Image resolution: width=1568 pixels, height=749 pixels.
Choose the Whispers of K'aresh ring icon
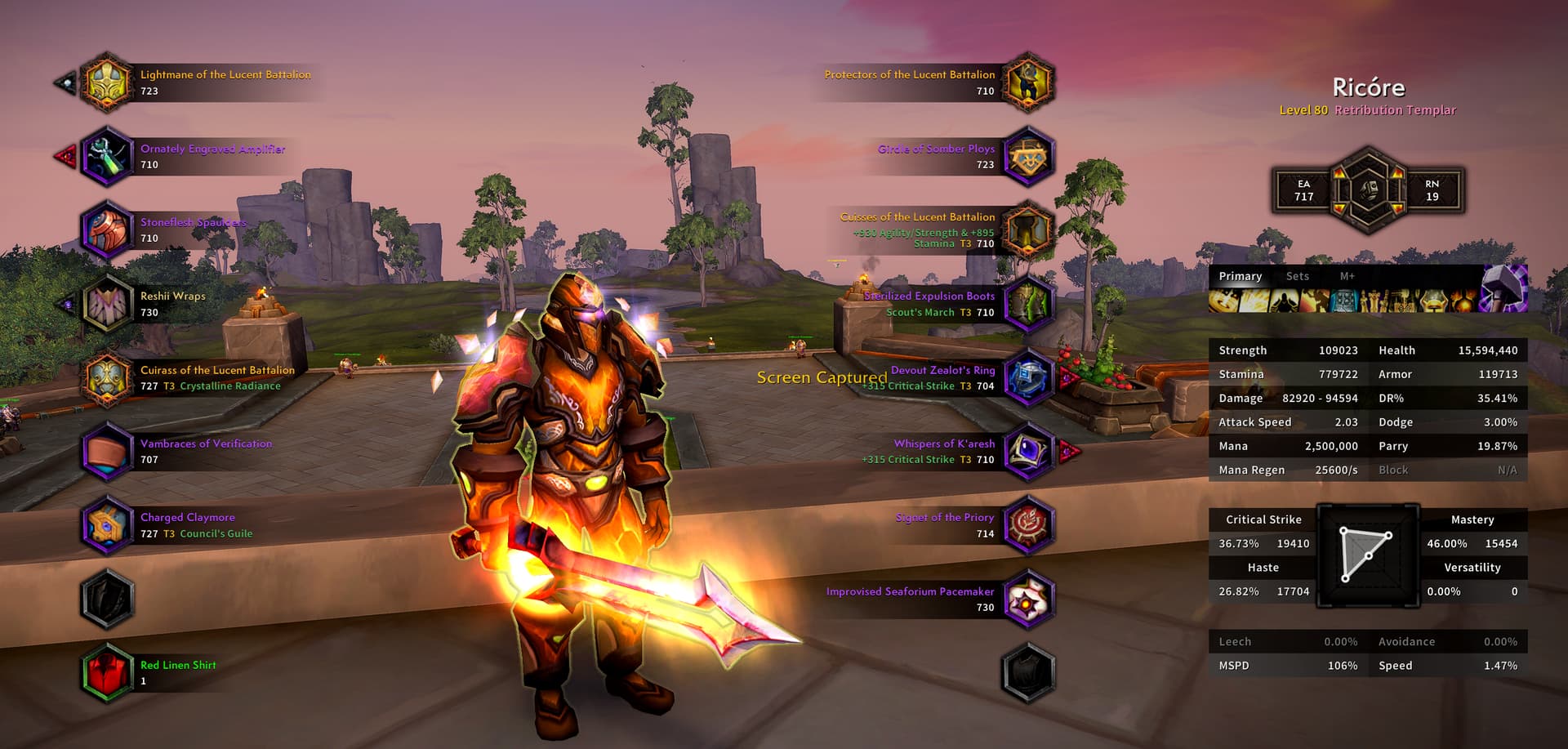point(1028,452)
